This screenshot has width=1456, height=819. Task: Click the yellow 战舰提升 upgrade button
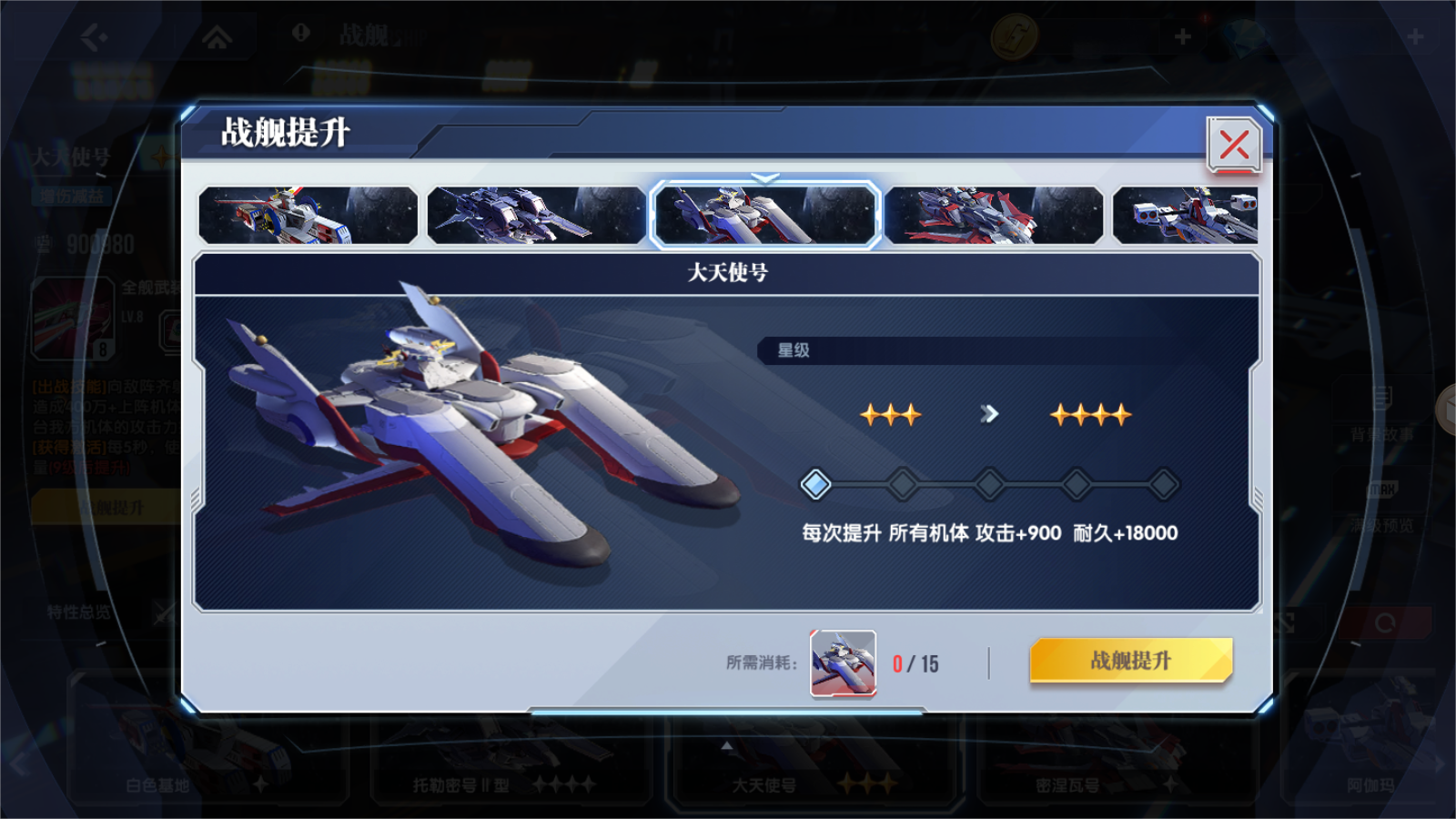pyautogui.click(x=1130, y=660)
